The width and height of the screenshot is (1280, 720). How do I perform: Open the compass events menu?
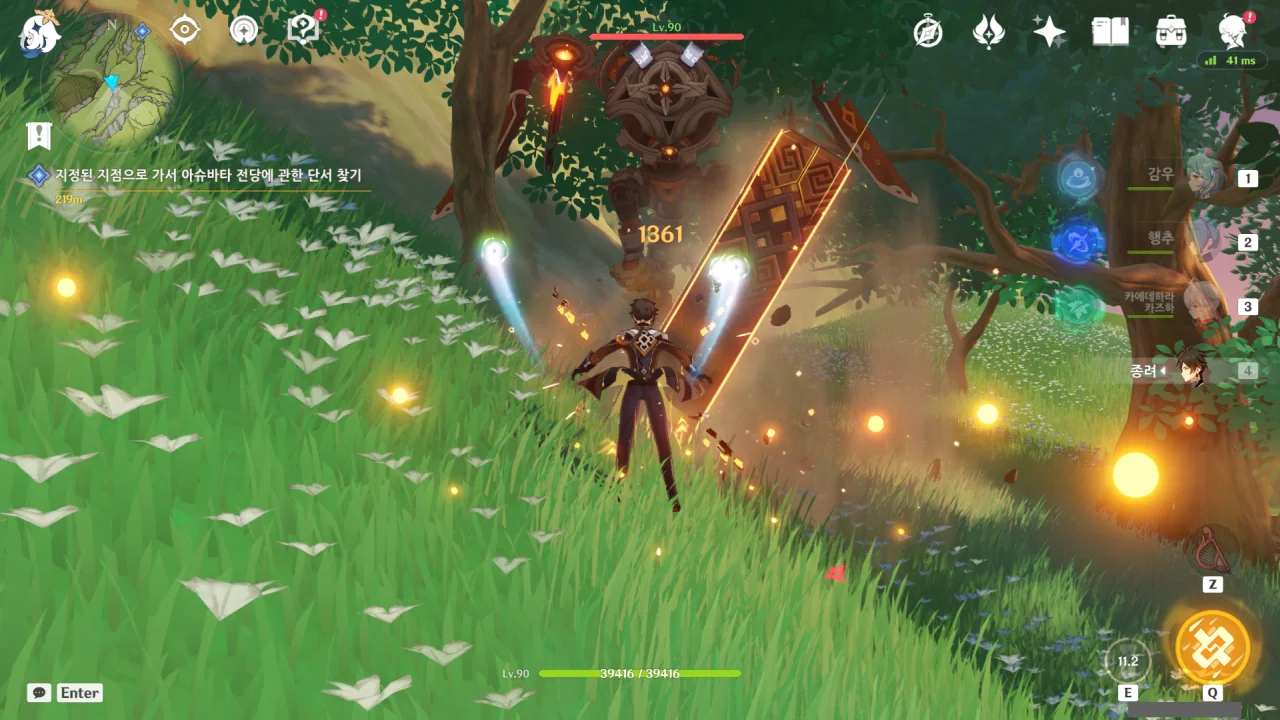point(928,32)
